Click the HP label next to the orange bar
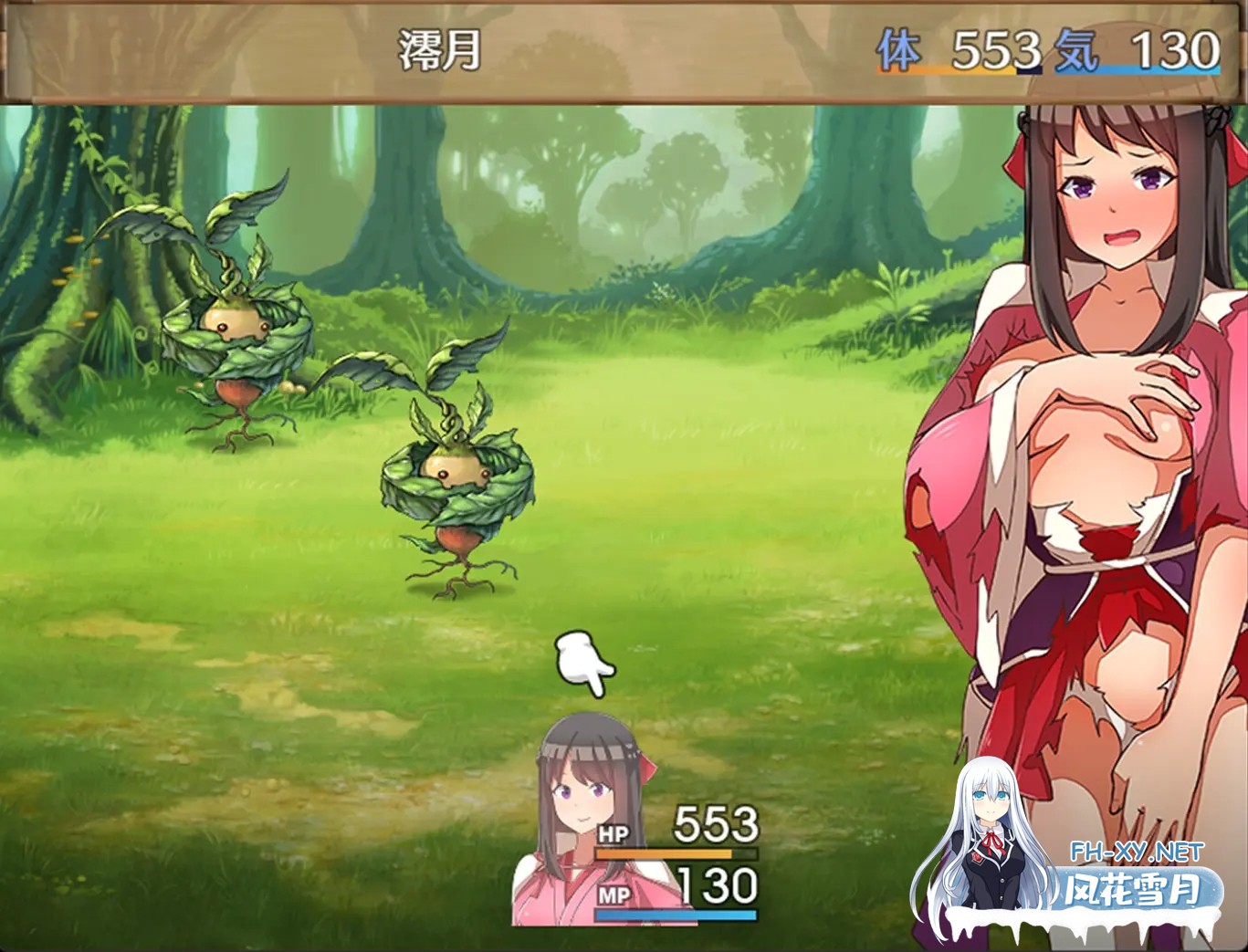The width and height of the screenshot is (1248, 952). (615, 833)
